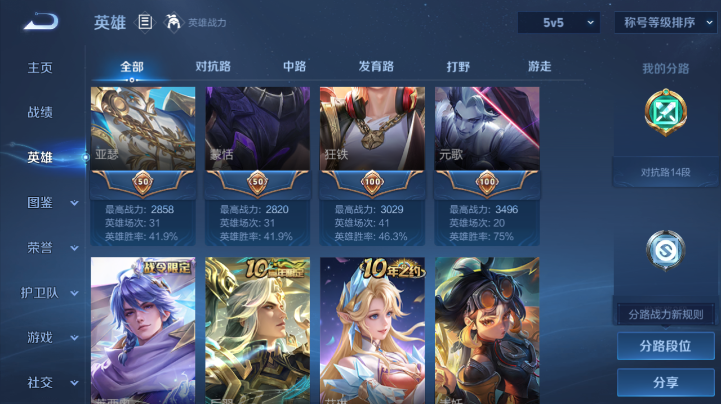Open the 5v5 mode dropdown
The height and width of the screenshot is (404, 721).
[x=558, y=22]
